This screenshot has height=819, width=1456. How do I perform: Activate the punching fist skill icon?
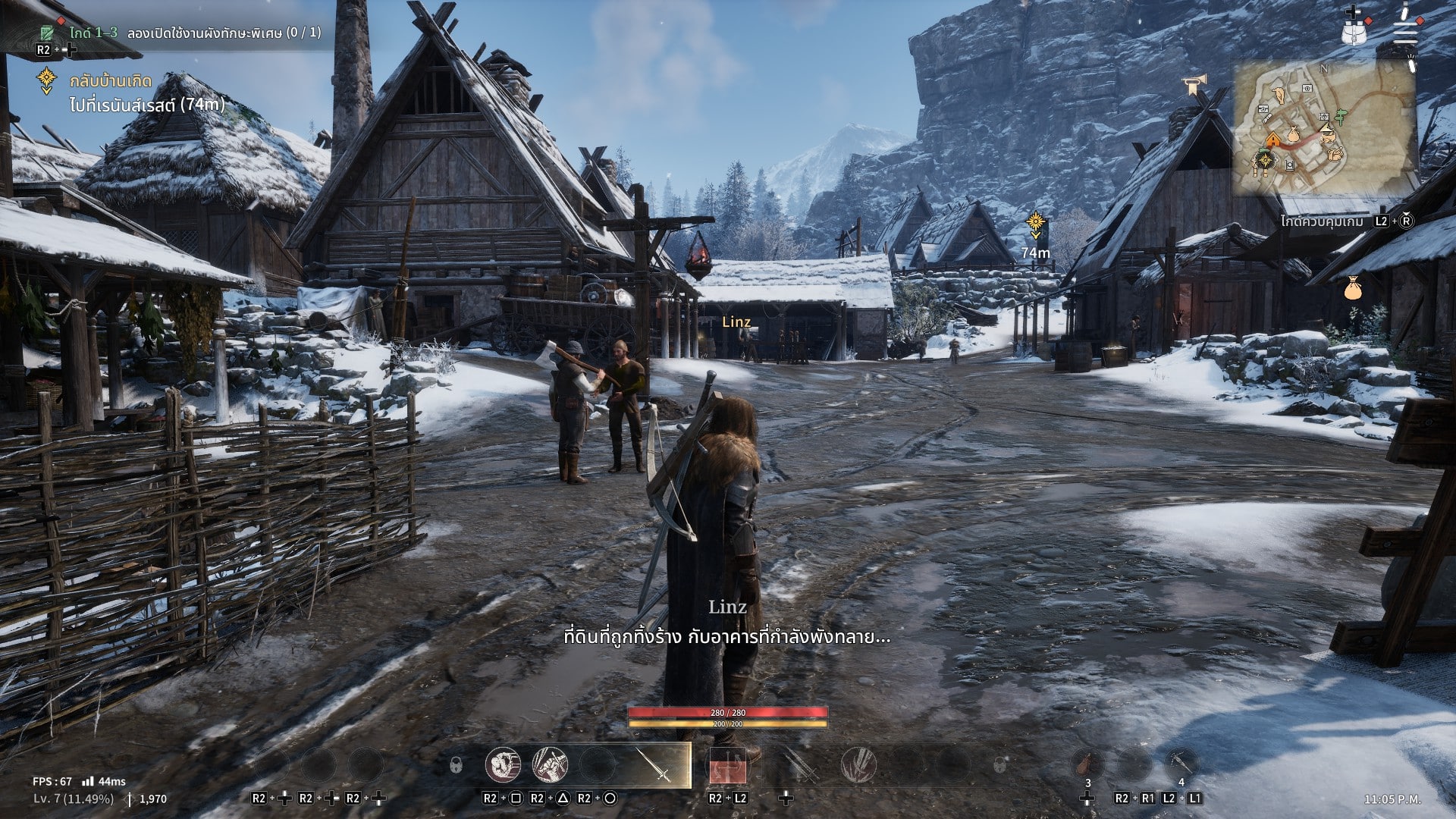[x=503, y=764]
